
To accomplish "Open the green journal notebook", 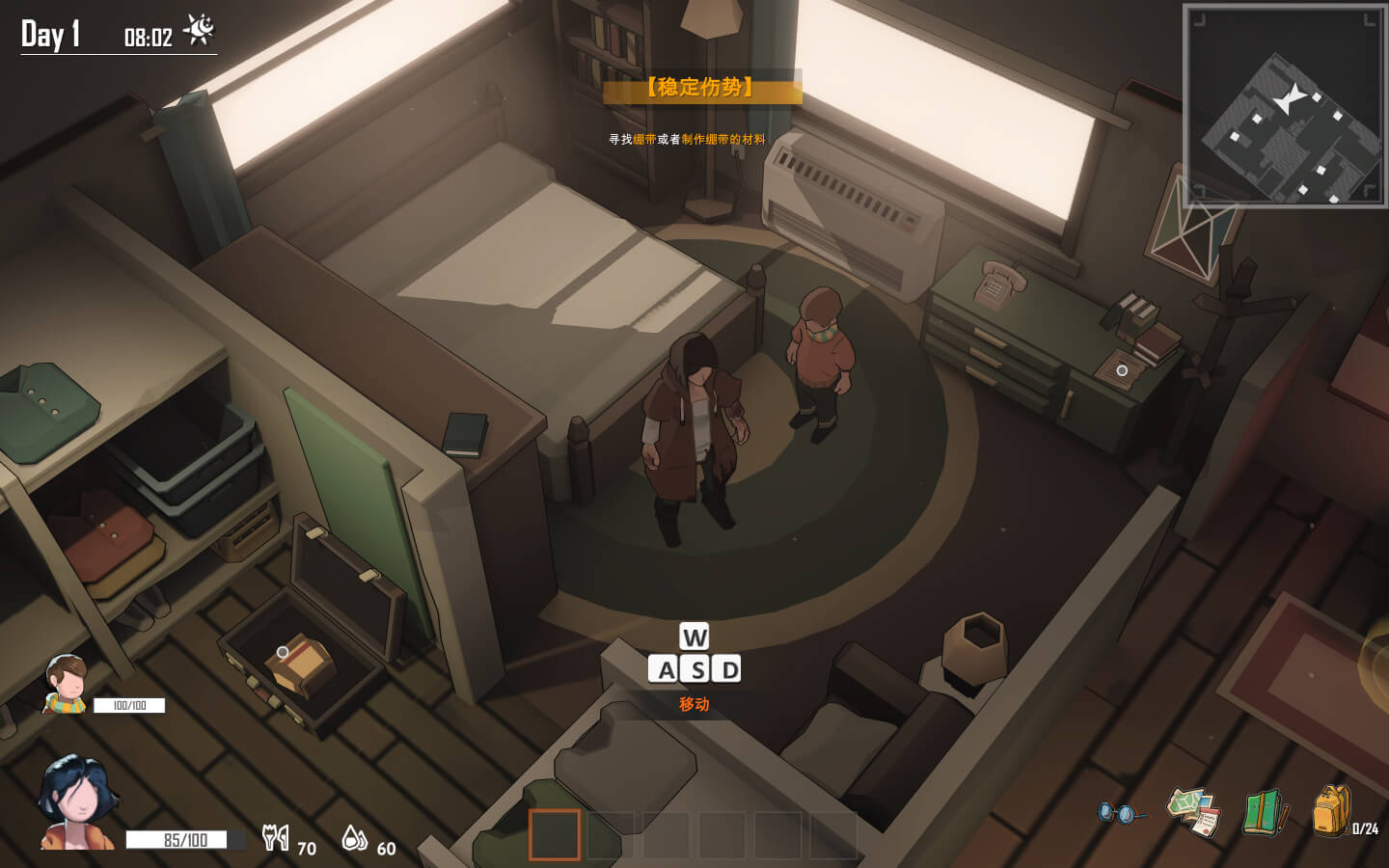I will pos(1265,812).
